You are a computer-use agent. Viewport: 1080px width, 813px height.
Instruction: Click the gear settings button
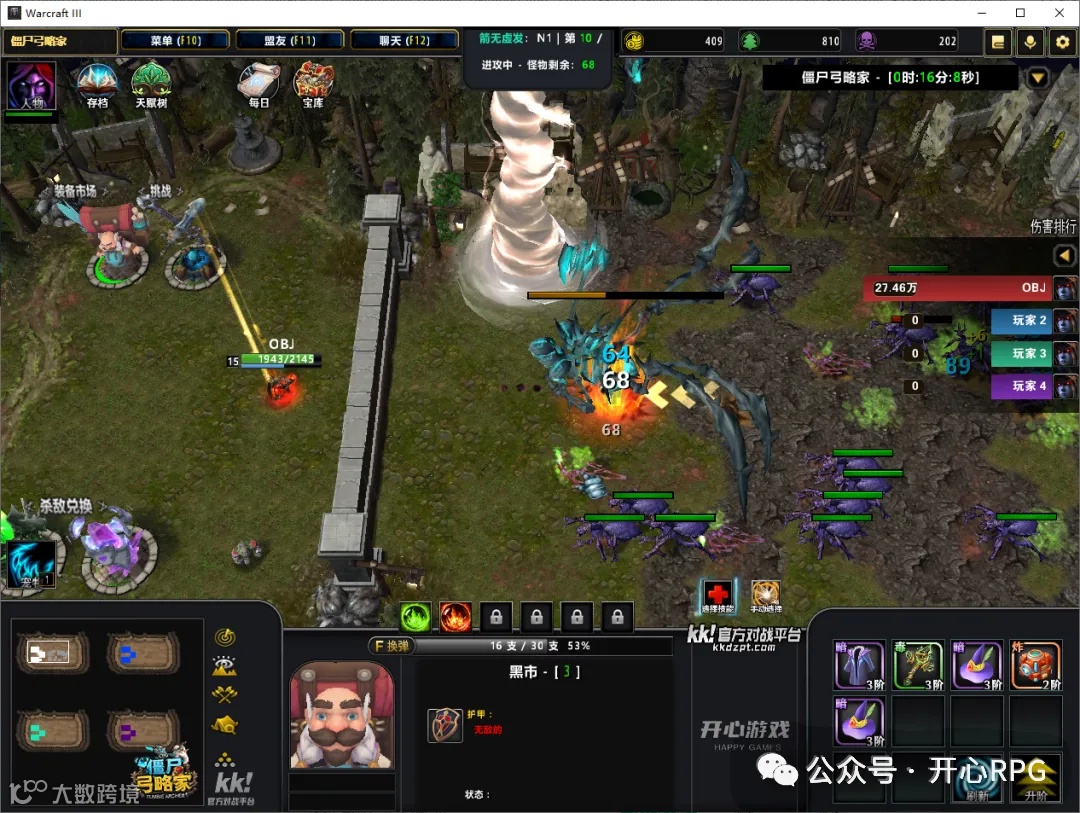coord(1061,42)
